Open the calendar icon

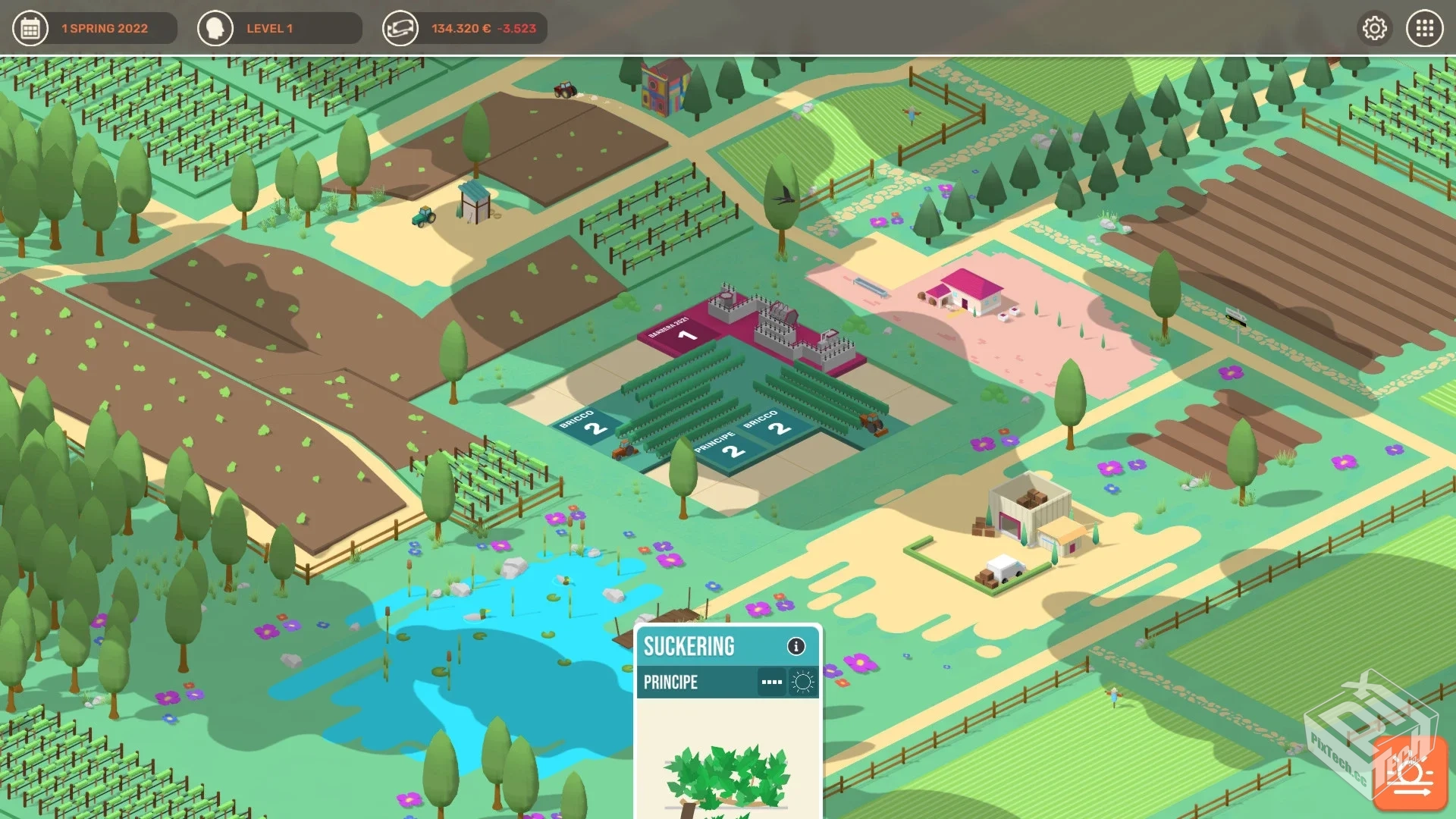point(30,29)
